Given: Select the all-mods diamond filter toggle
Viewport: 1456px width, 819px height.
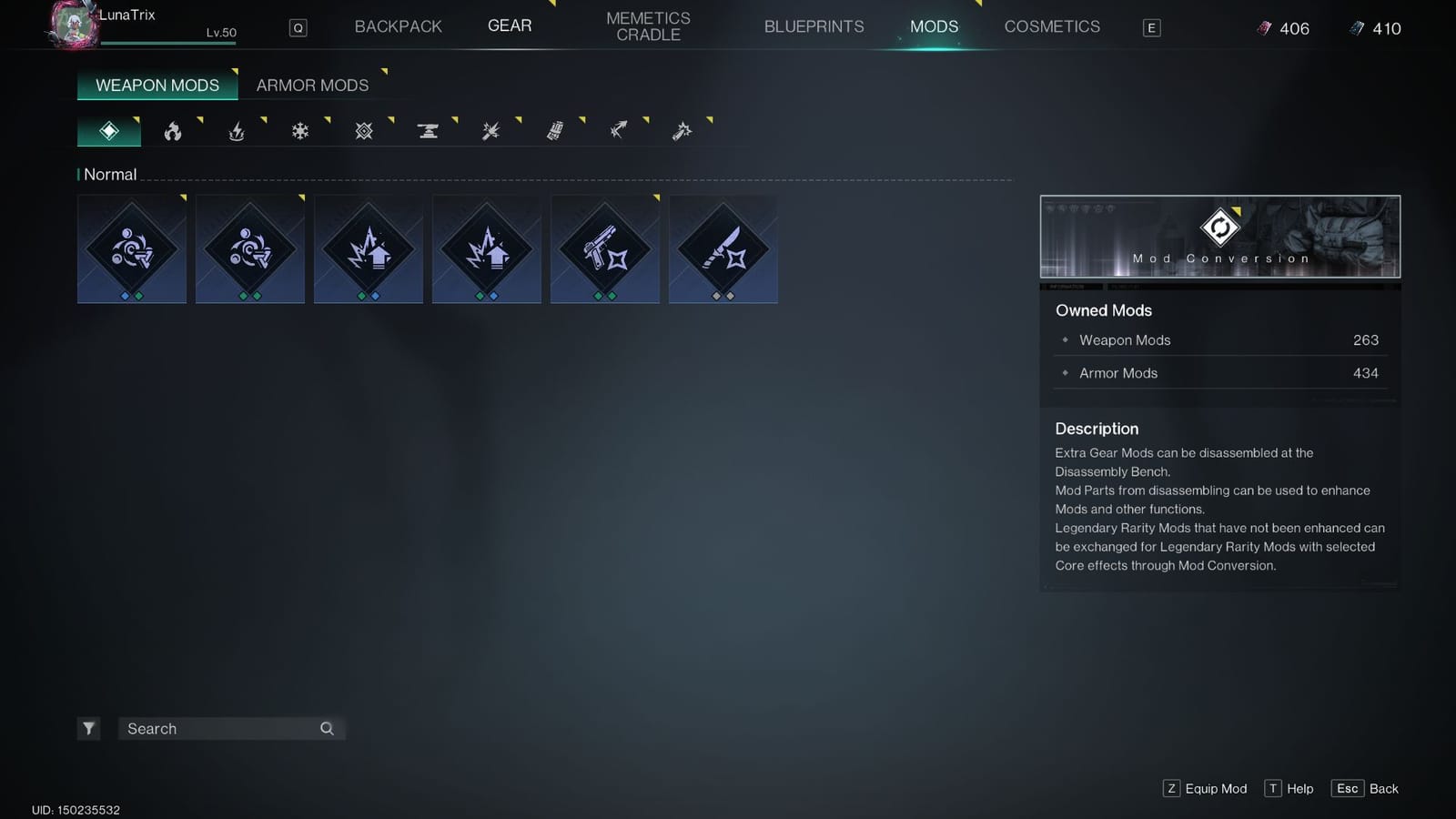Looking at the screenshot, I should pyautogui.click(x=108, y=130).
